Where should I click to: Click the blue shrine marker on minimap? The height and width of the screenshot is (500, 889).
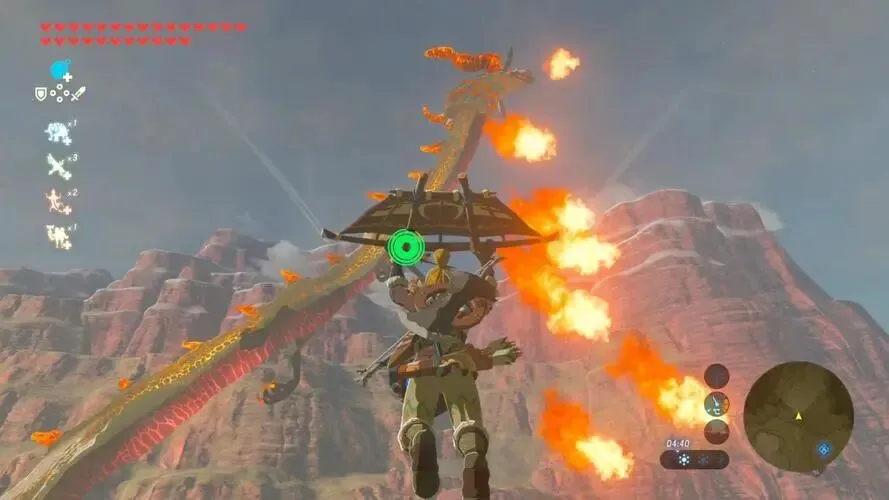823,449
